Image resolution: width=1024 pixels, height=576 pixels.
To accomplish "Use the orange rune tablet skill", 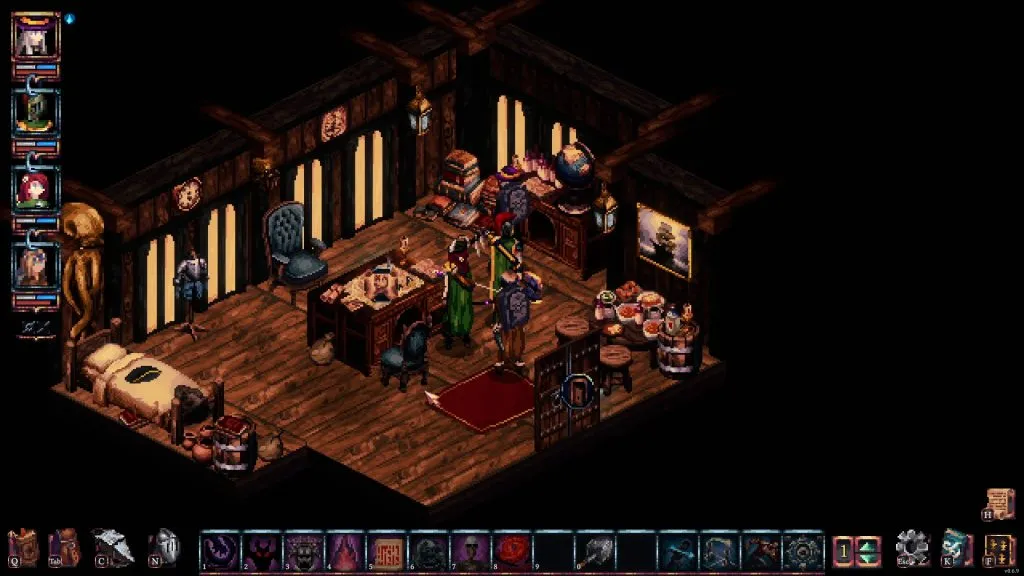I will (387, 551).
